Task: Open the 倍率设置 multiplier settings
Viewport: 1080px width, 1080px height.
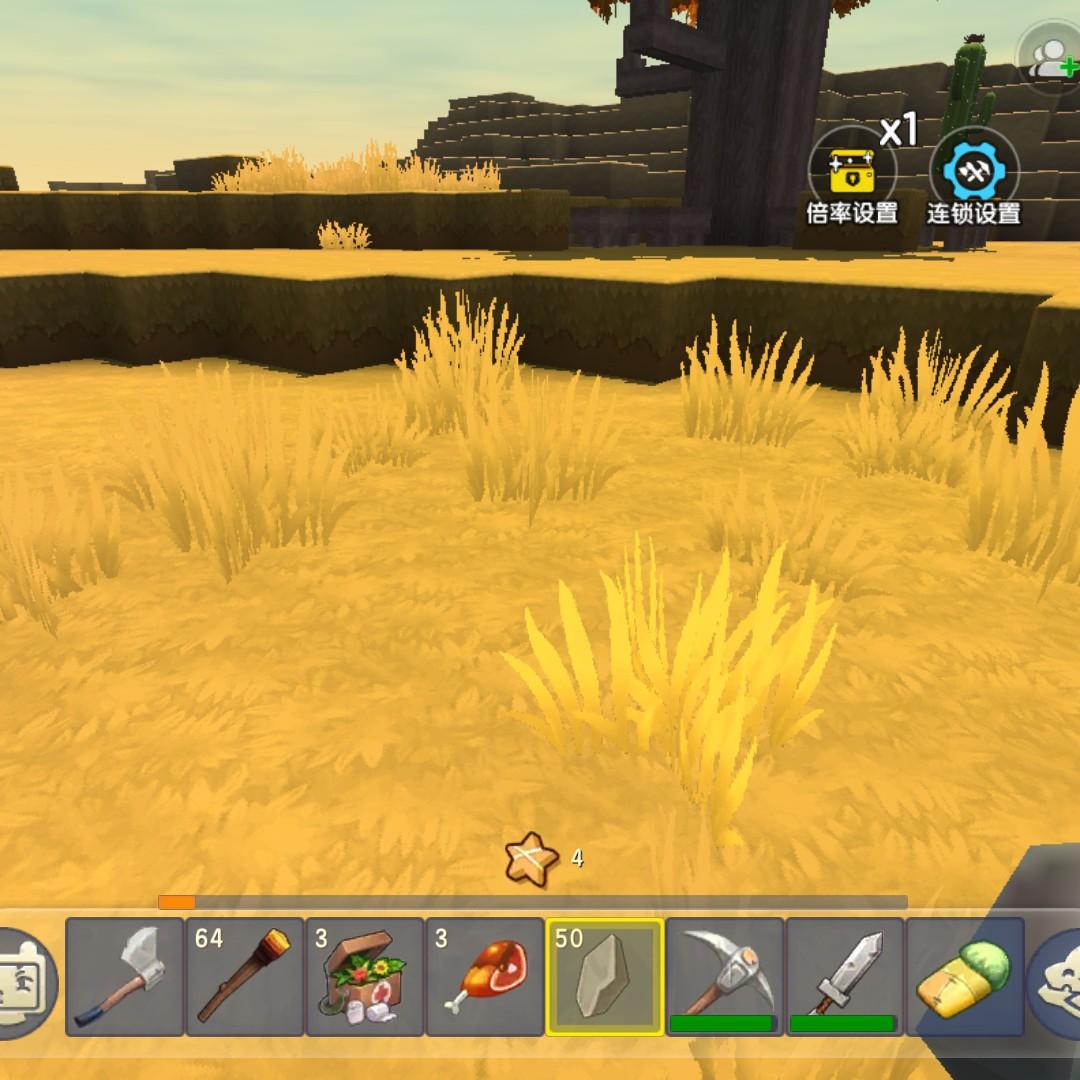Action: [x=852, y=177]
